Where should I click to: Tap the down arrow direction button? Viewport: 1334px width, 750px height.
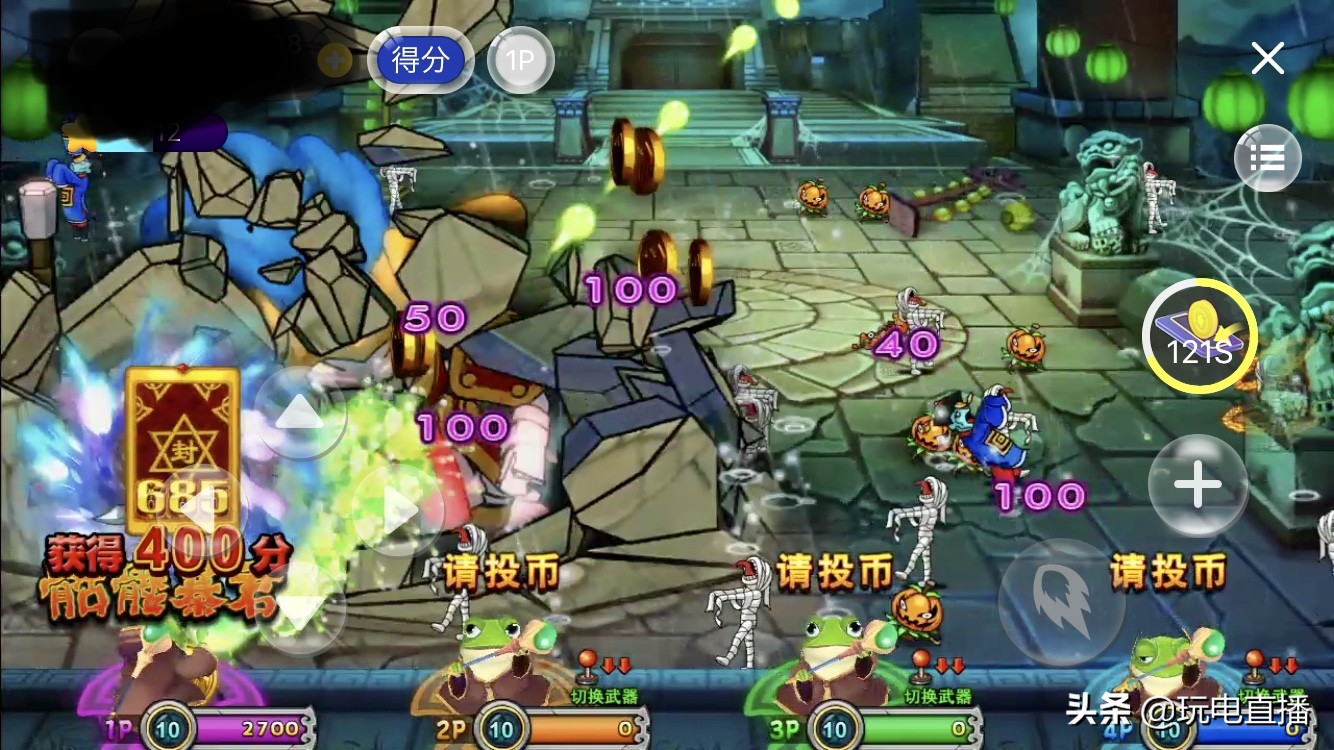[x=300, y=607]
